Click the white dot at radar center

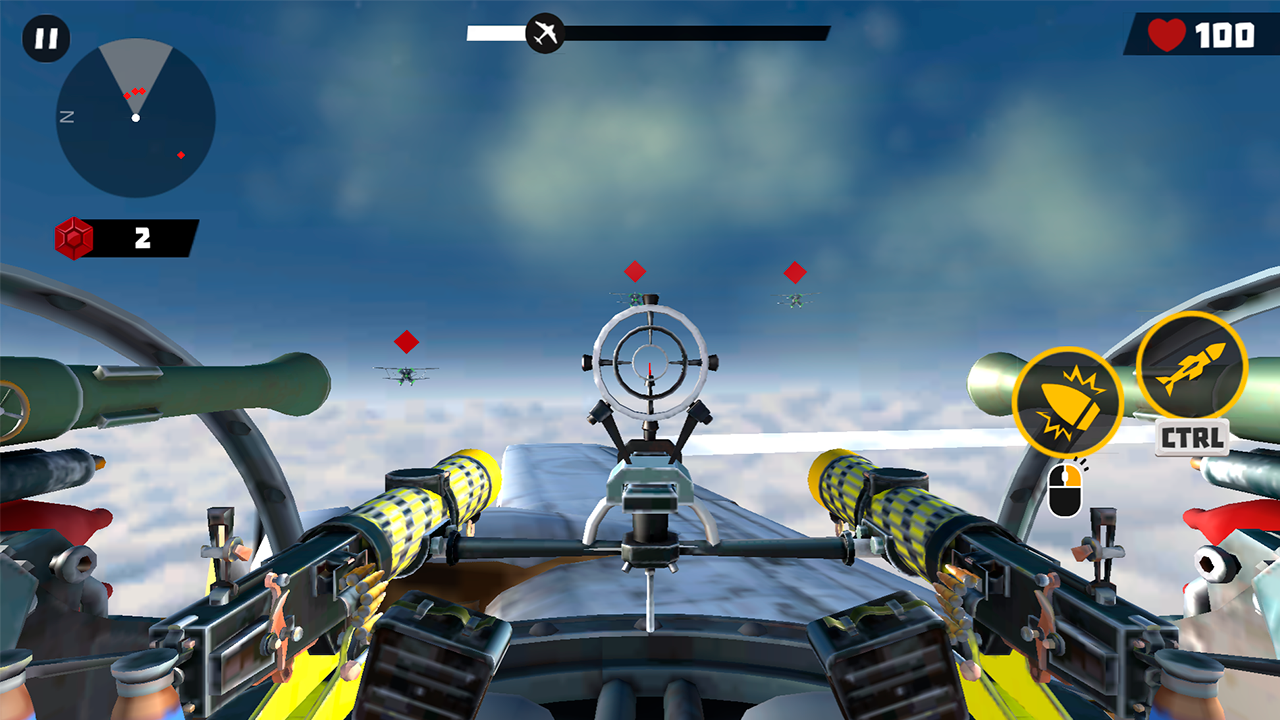click(x=135, y=117)
